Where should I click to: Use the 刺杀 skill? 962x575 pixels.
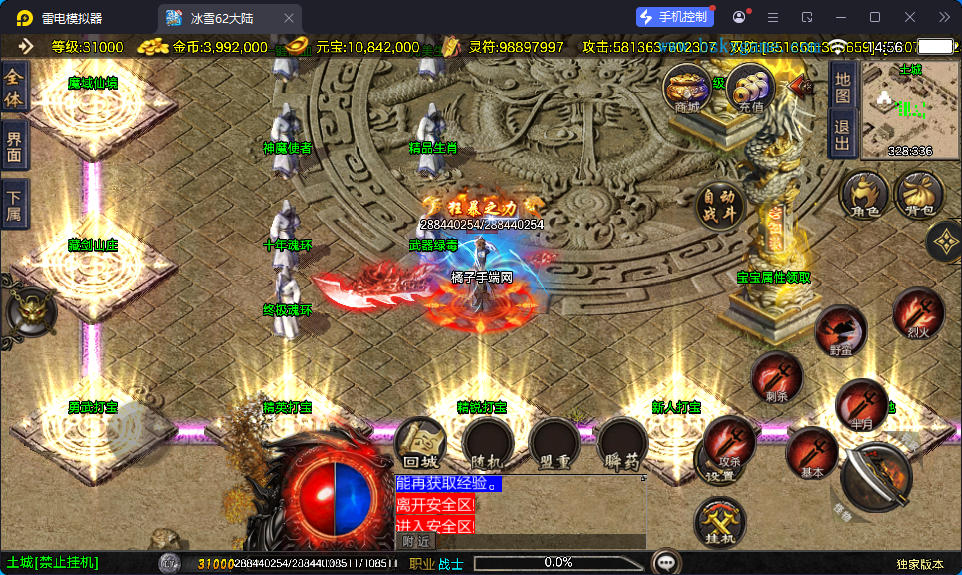click(x=777, y=377)
